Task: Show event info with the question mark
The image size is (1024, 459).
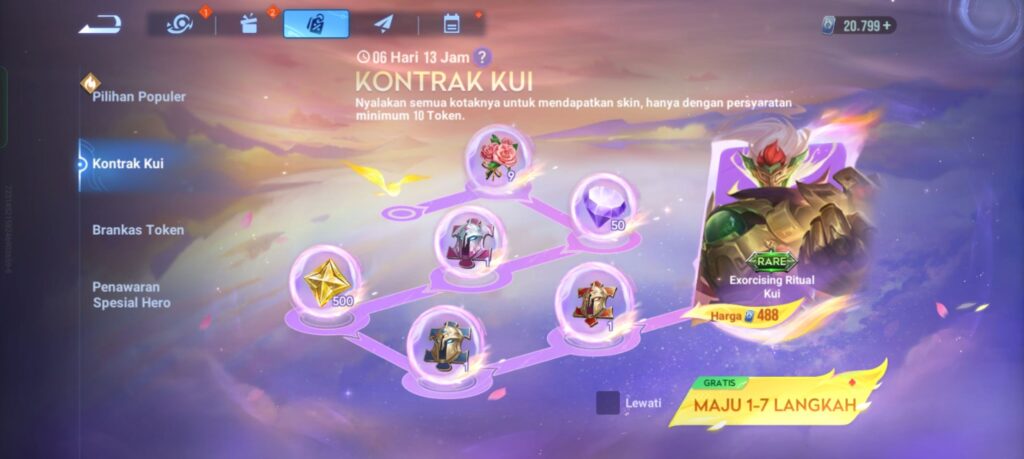Action: (x=483, y=57)
